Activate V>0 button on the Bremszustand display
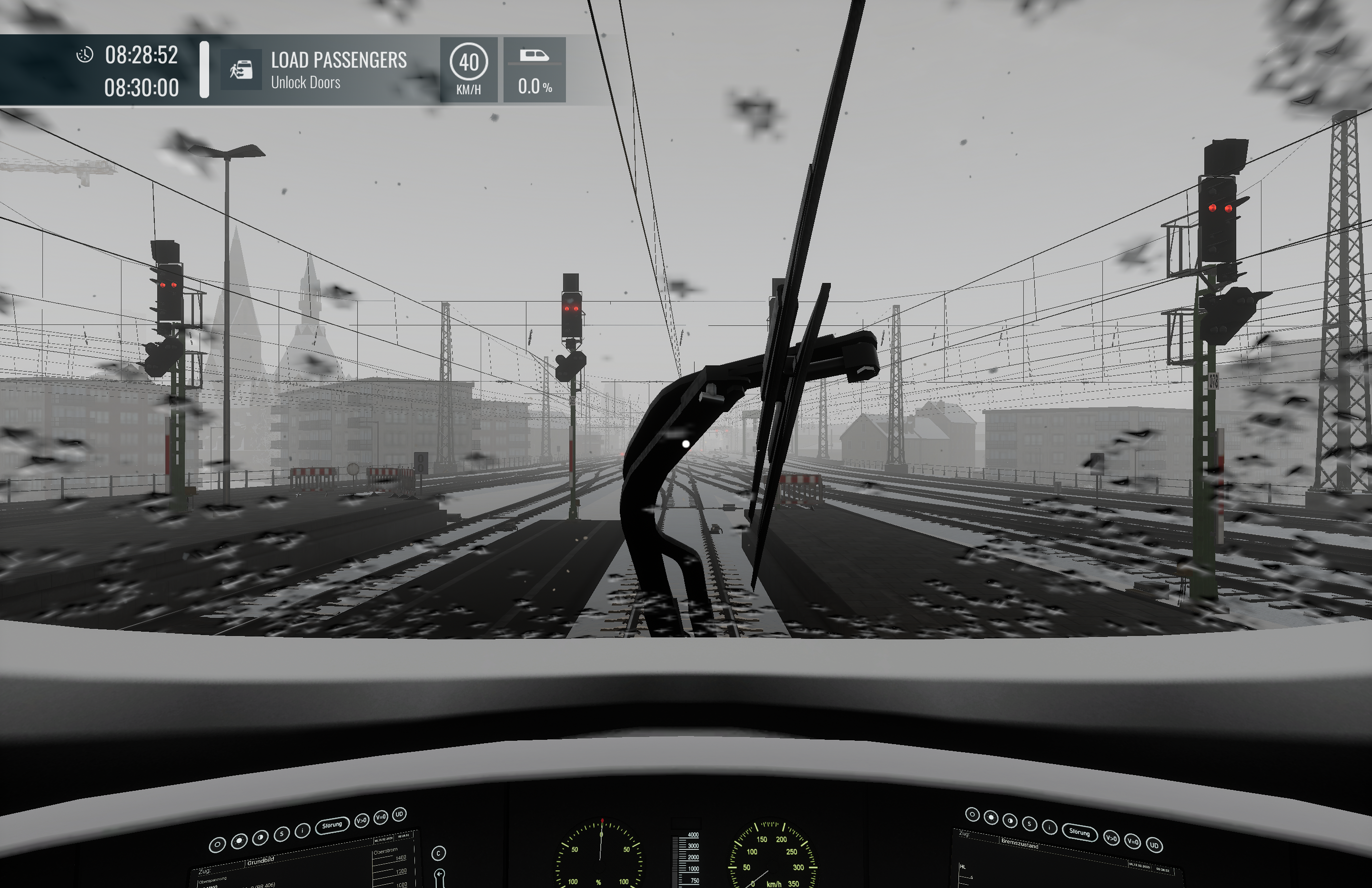The width and height of the screenshot is (1372, 888). [x=1111, y=837]
